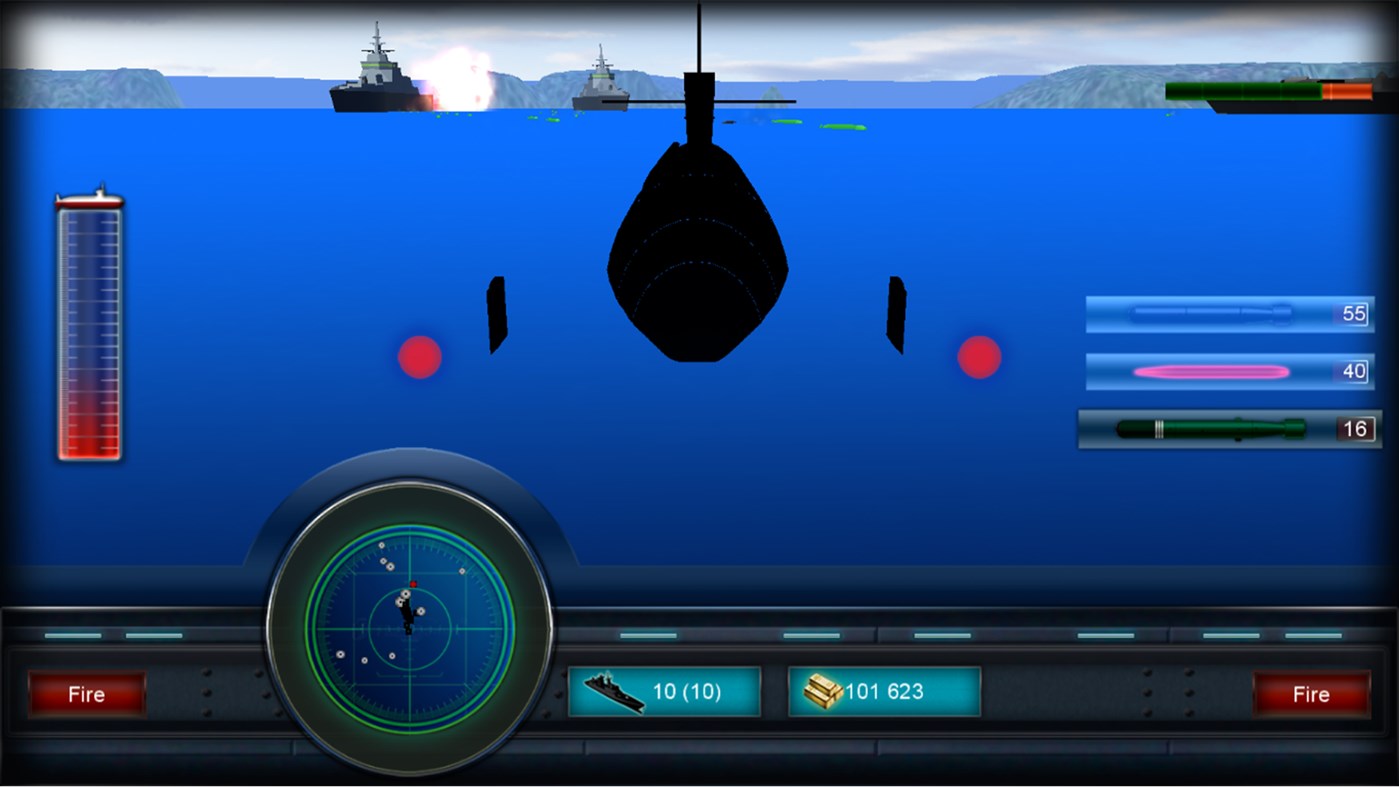Select the green torpedo ammo showing 16
The image size is (1399, 787).
click(x=1229, y=429)
